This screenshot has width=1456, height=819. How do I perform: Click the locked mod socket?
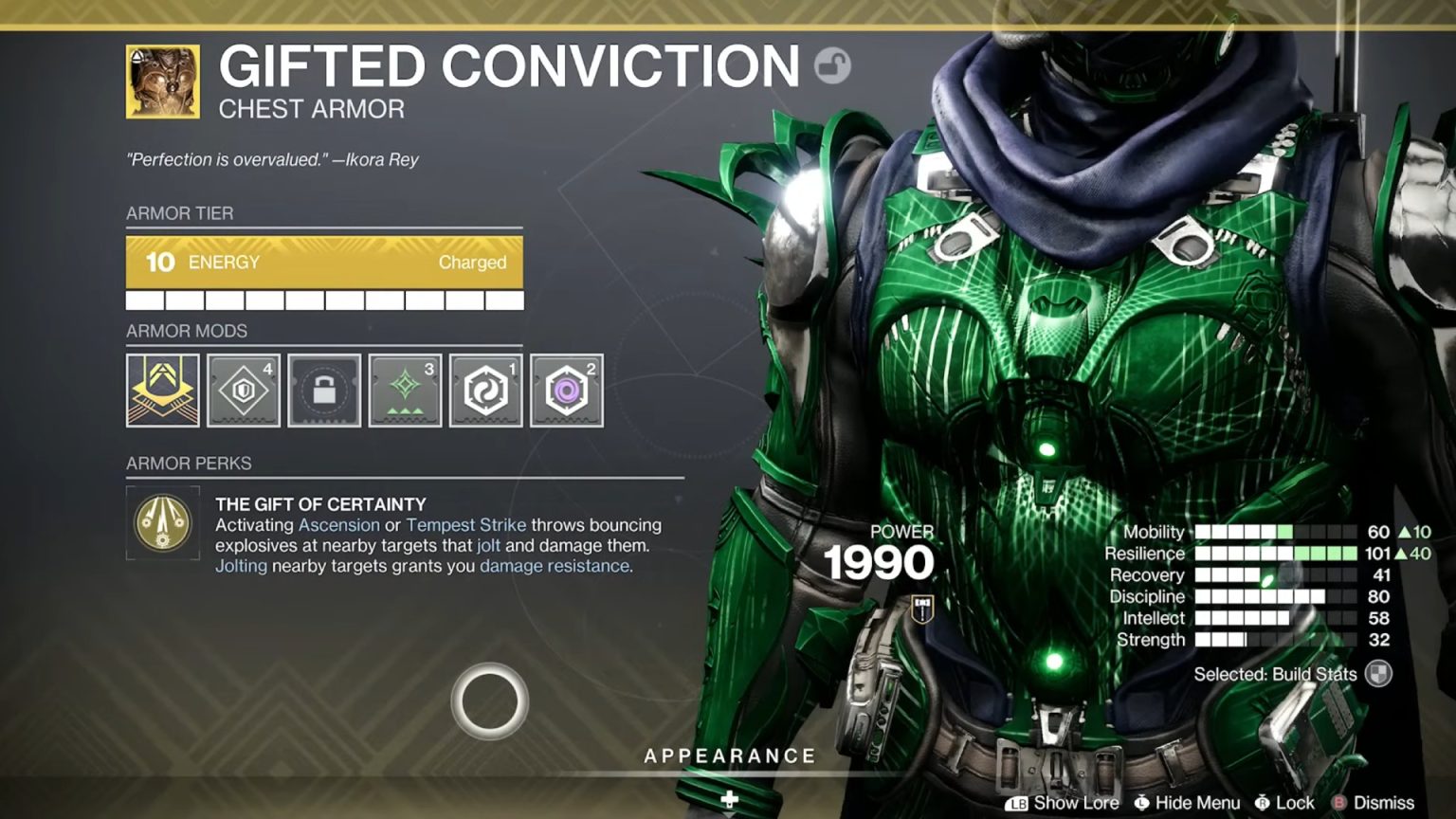[323, 390]
